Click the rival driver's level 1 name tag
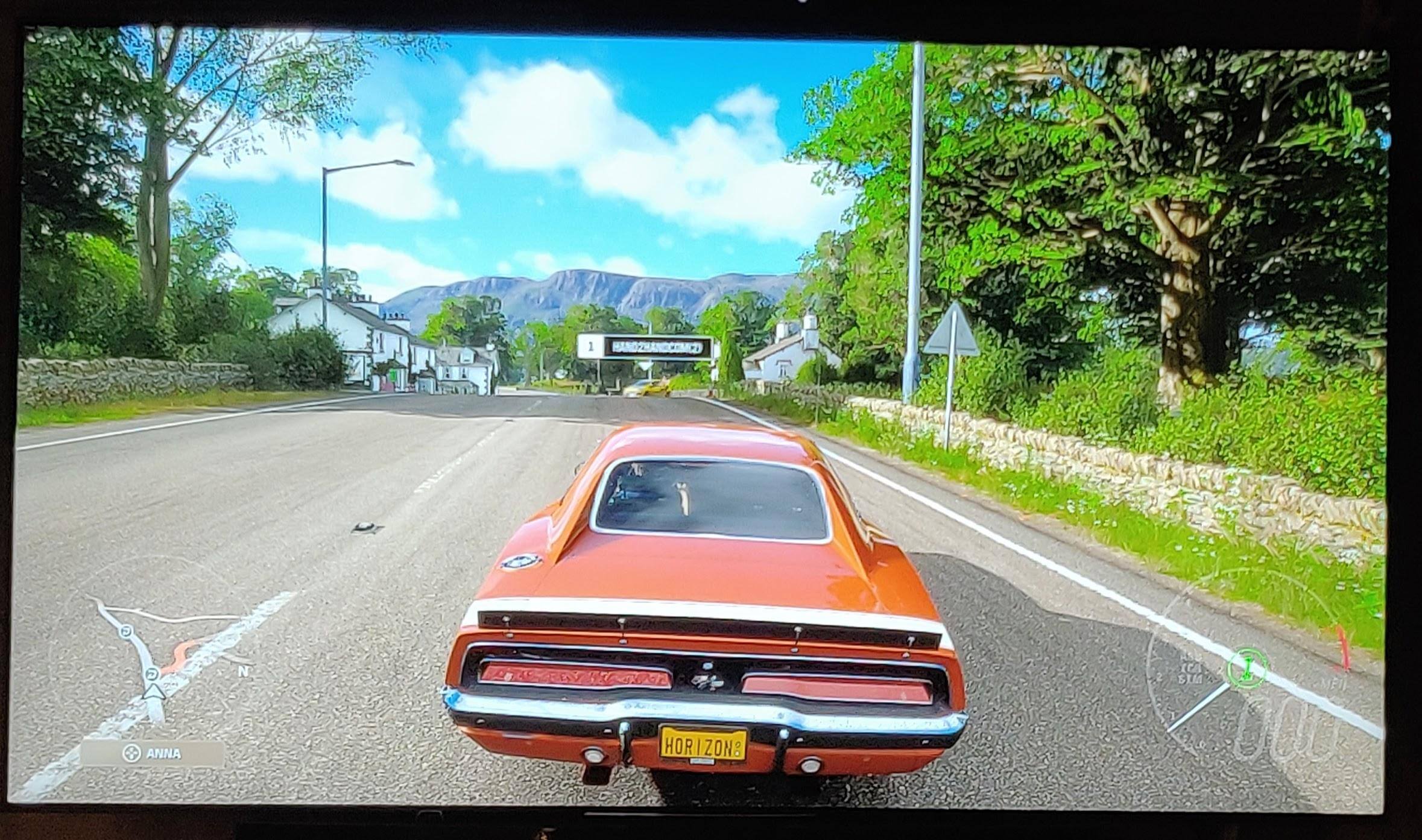The image size is (1422, 840). tap(644, 347)
